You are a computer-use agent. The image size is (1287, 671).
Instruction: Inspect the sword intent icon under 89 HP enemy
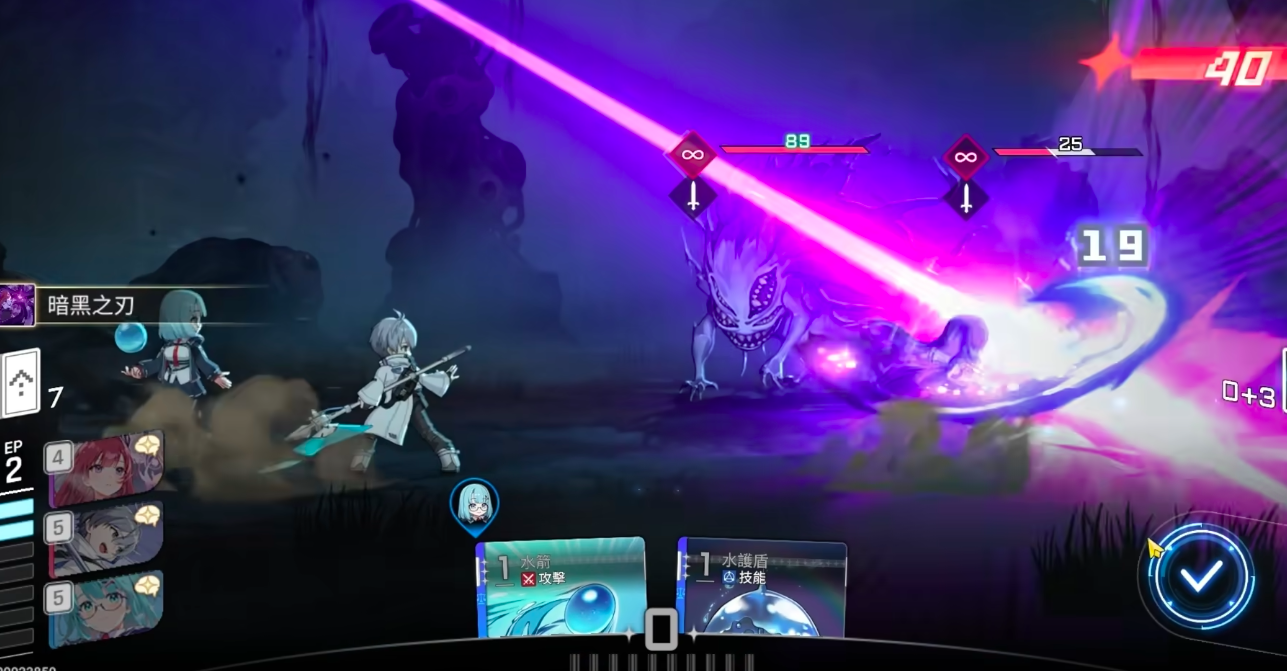point(692,196)
